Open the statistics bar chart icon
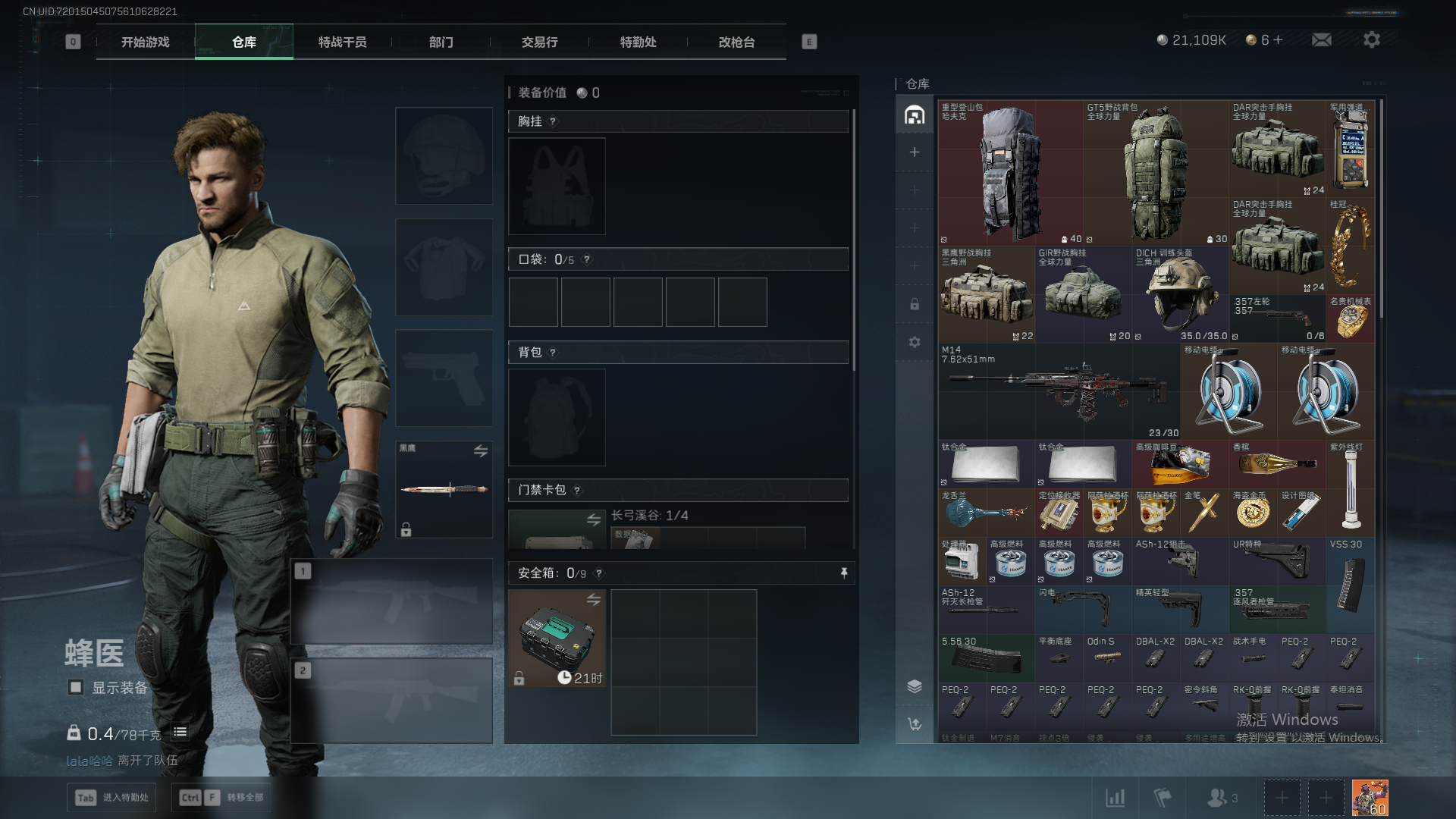This screenshot has height=819, width=1456. 1115,798
